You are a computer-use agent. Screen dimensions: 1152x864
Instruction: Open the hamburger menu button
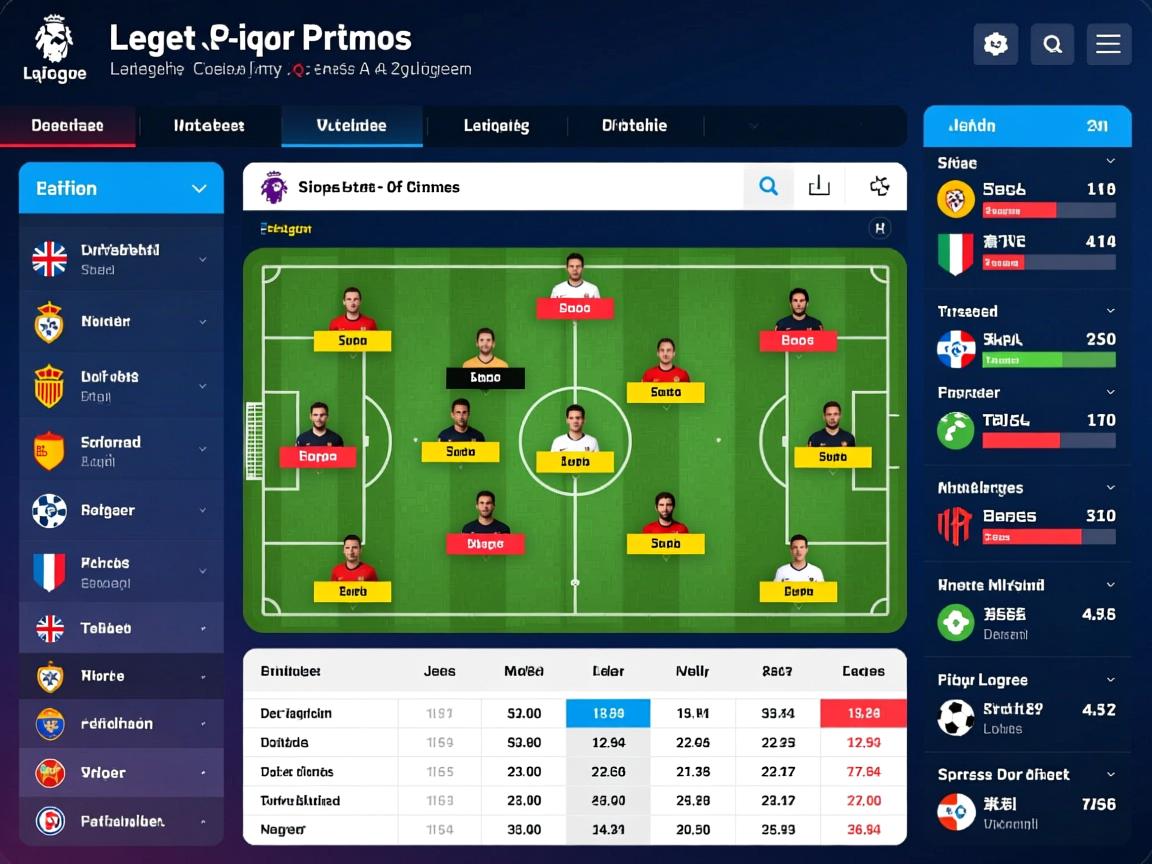pyautogui.click(x=1108, y=44)
